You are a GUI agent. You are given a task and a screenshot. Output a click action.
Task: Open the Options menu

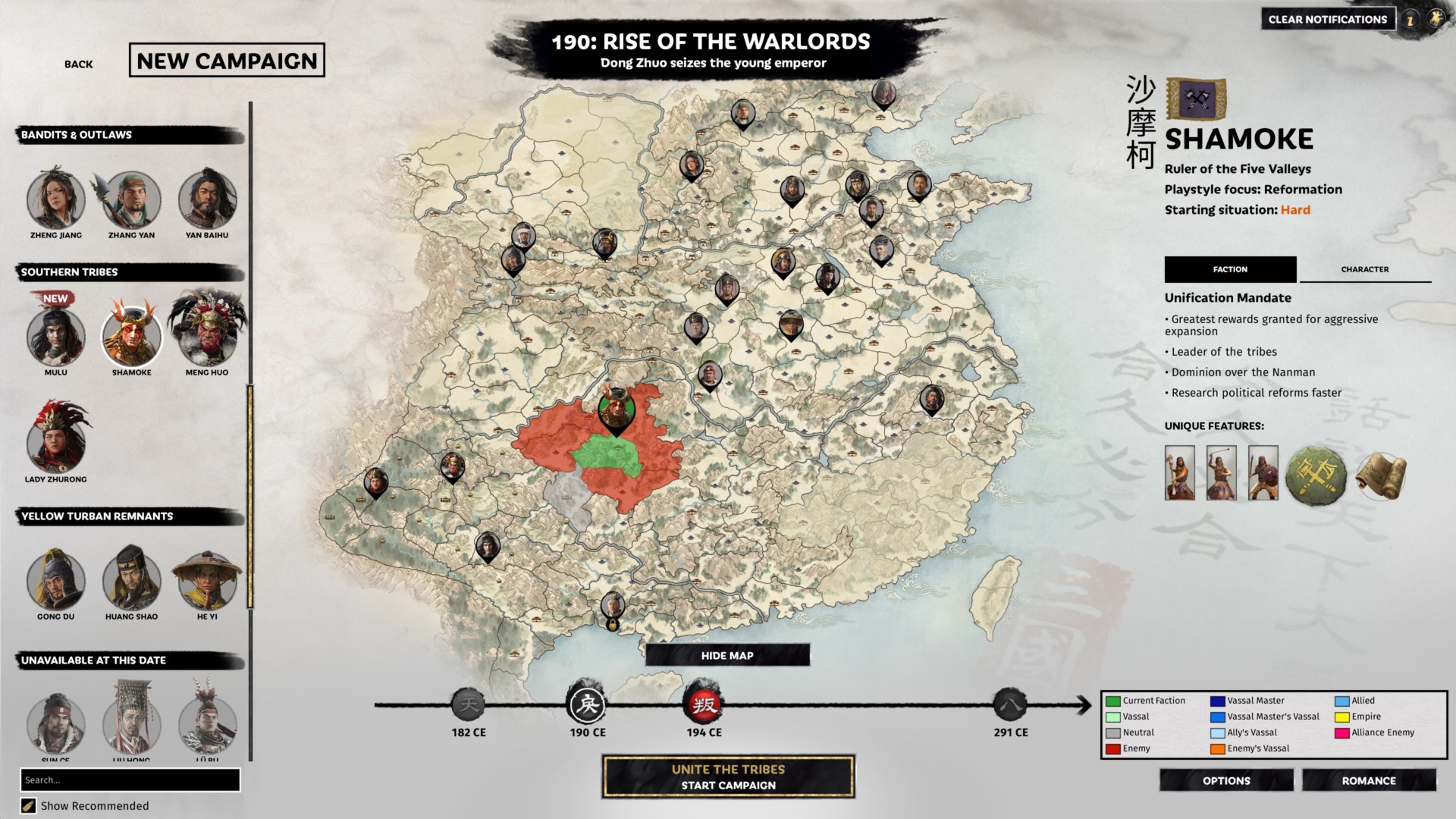coord(1226,780)
